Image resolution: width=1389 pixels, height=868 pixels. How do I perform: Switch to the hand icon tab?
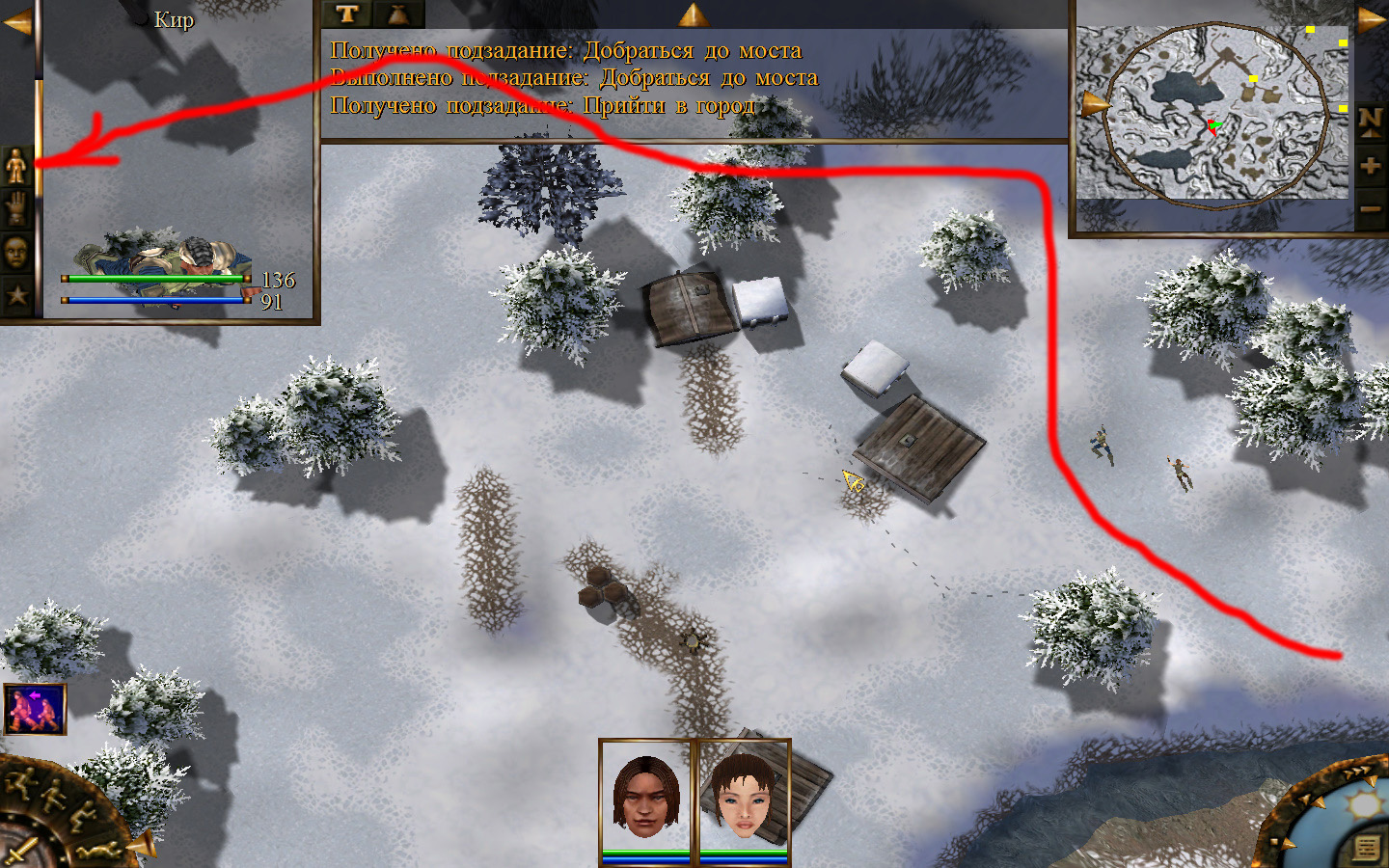click(16, 208)
